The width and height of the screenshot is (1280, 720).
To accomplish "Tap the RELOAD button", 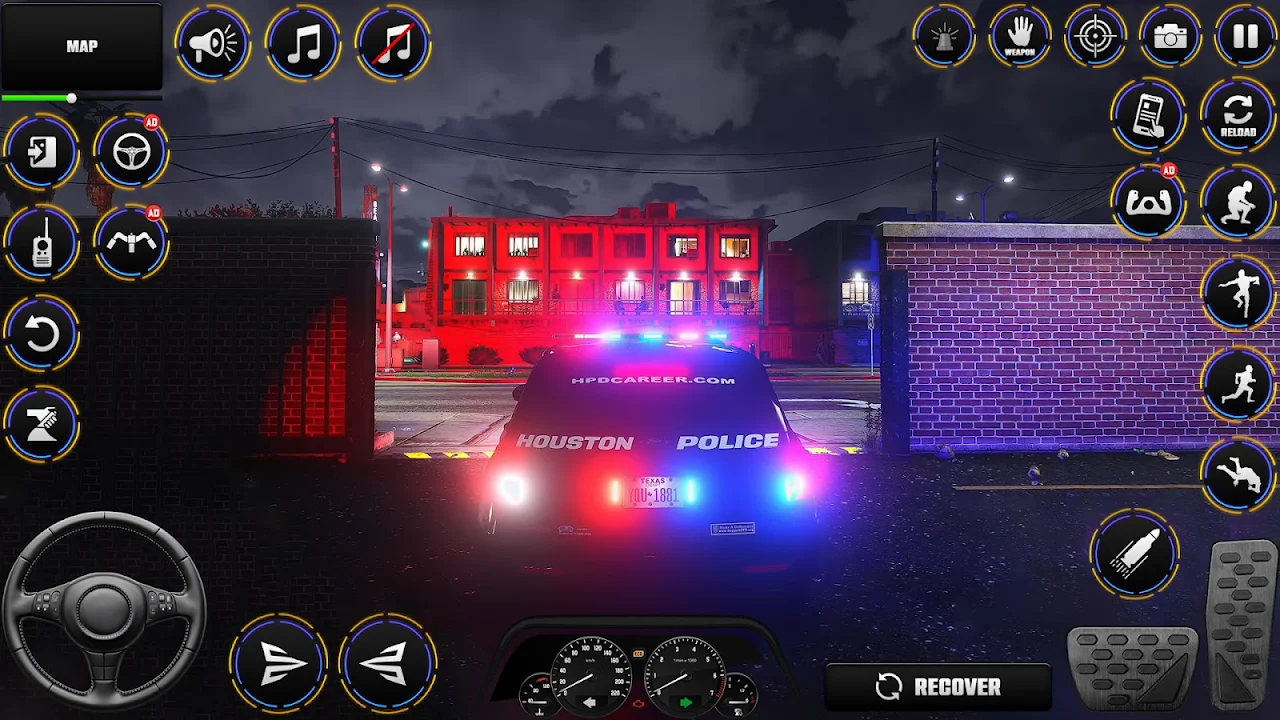I will (x=1237, y=116).
